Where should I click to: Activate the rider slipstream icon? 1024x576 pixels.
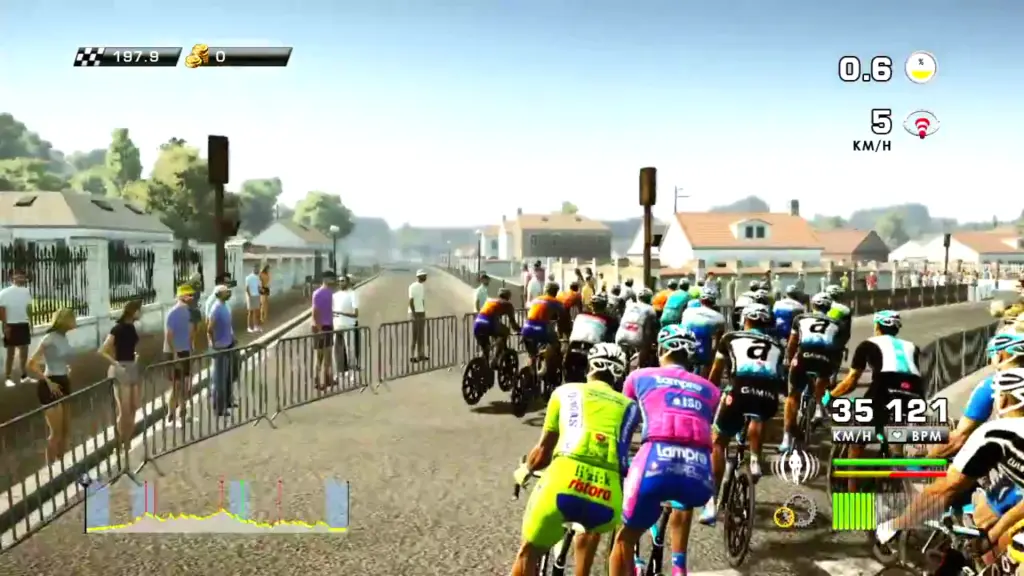[x=796, y=465]
